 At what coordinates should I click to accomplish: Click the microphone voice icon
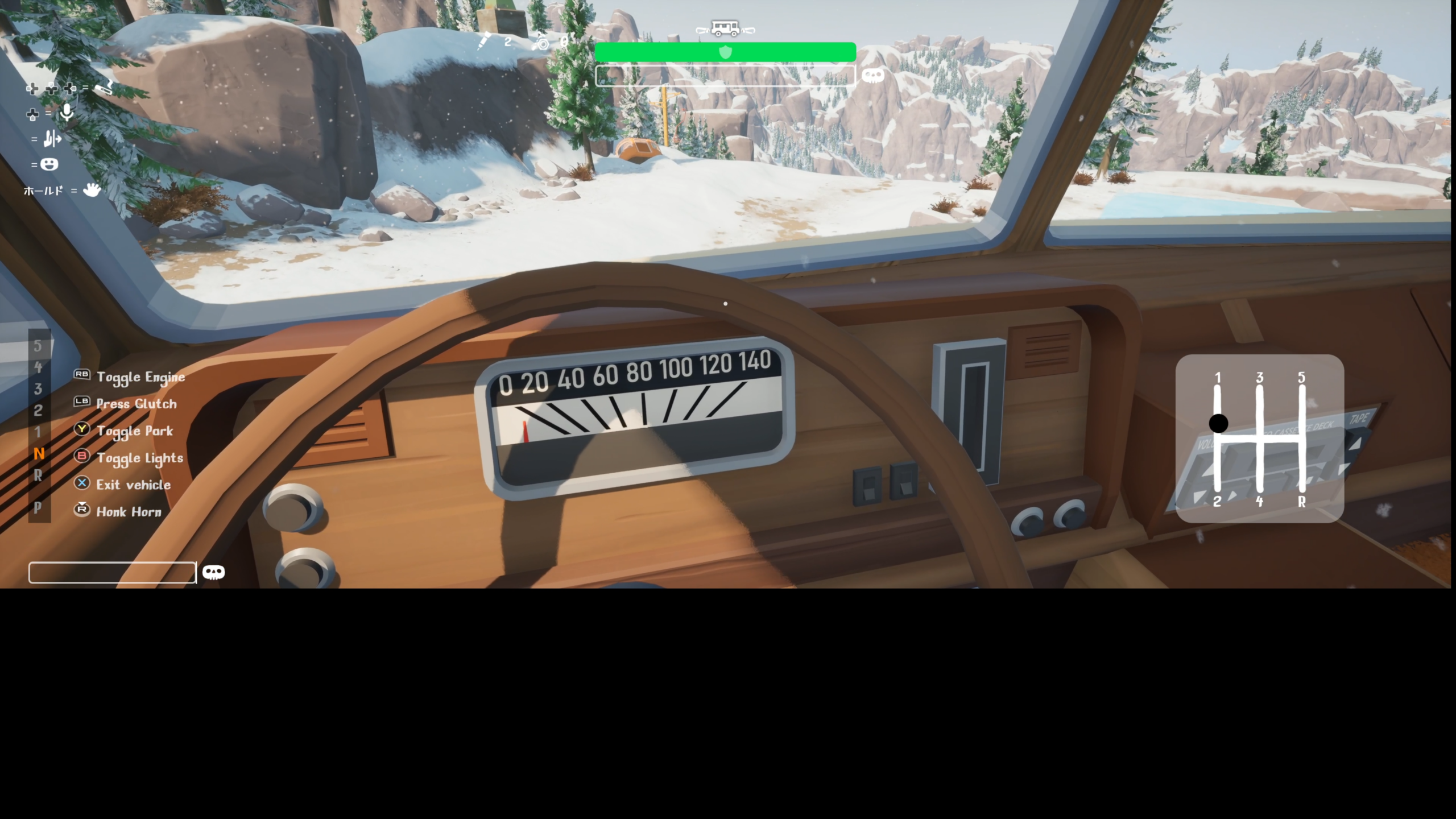(67, 113)
